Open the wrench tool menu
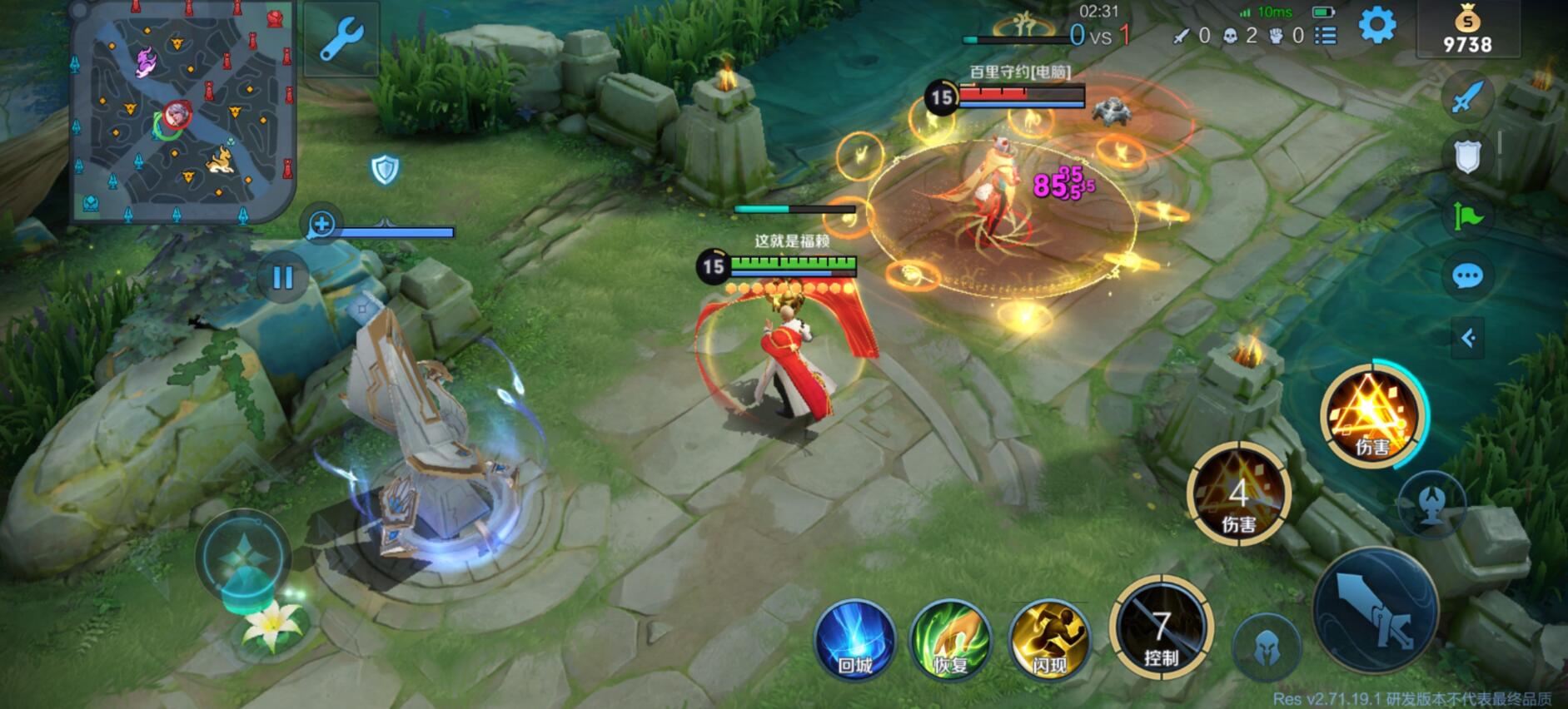This screenshot has height=709, width=1568. click(x=341, y=39)
